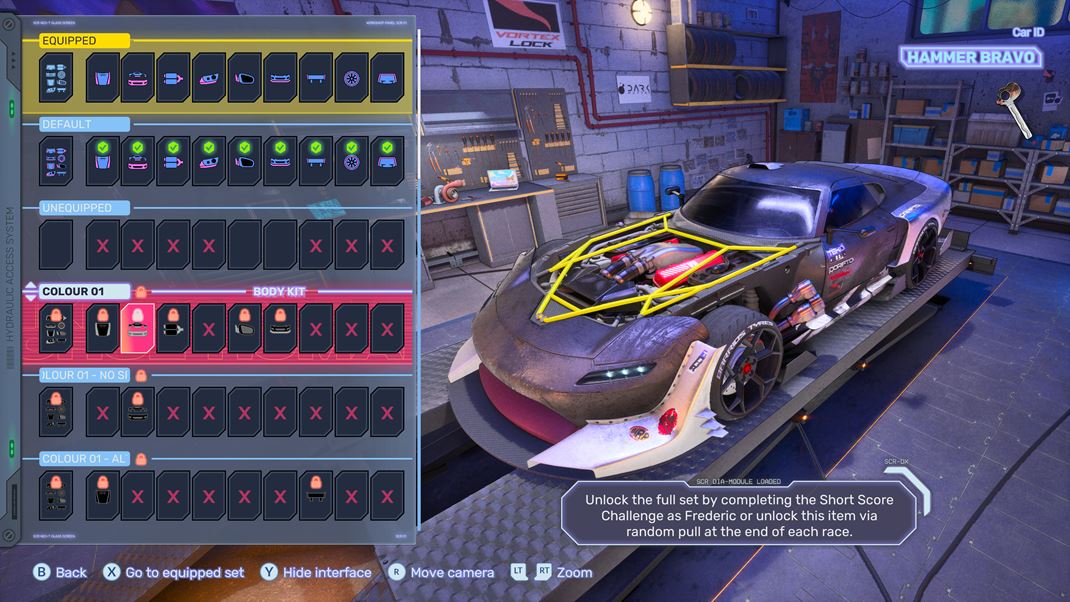Select the Unequipped row header label
Image resolution: width=1070 pixels, height=602 pixels.
(84, 208)
